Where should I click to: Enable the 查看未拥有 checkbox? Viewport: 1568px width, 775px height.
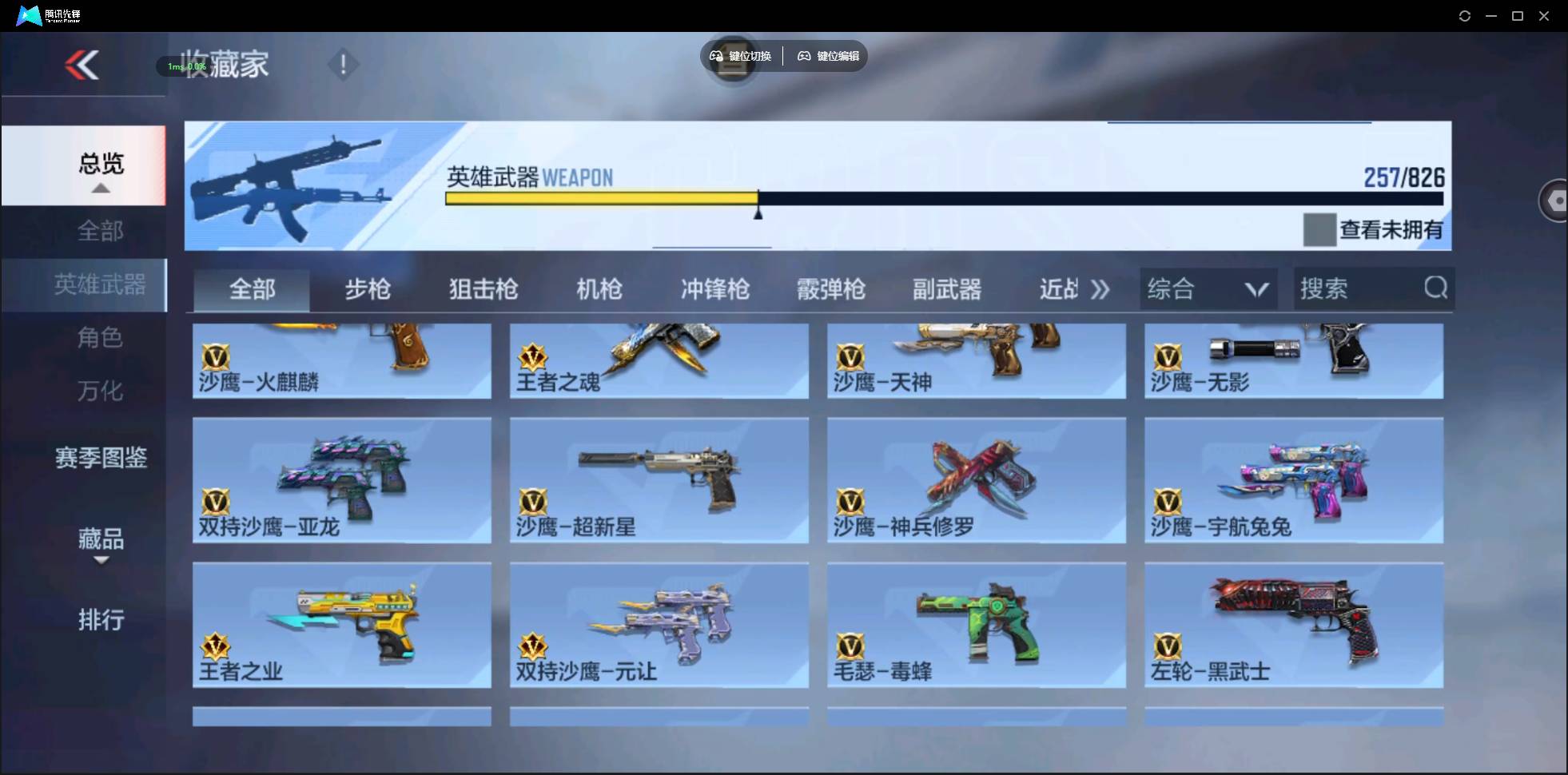point(1319,229)
